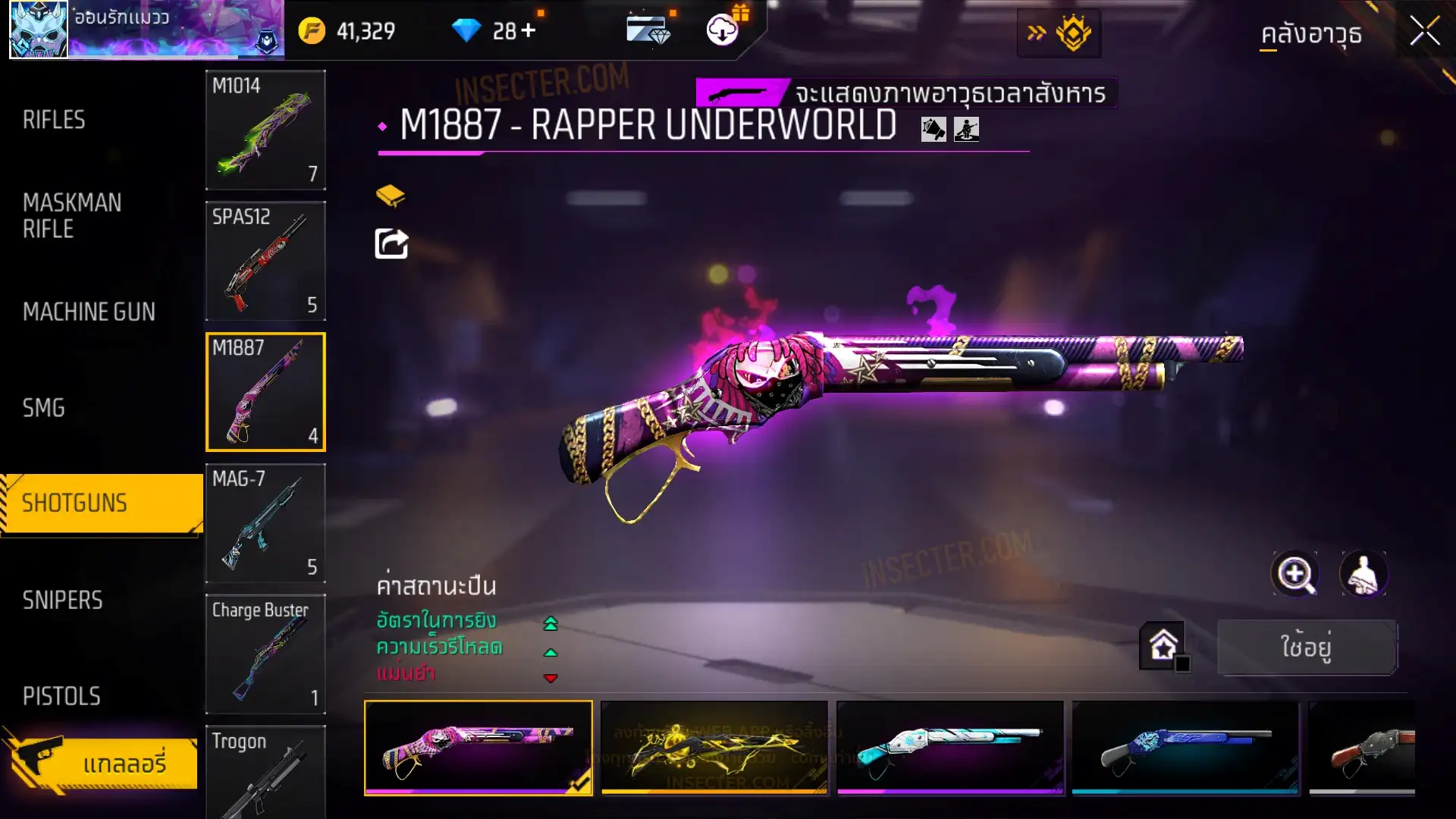Choose the white and cyan M1887 skin
This screenshot has width=1456, height=819.
(949, 748)
